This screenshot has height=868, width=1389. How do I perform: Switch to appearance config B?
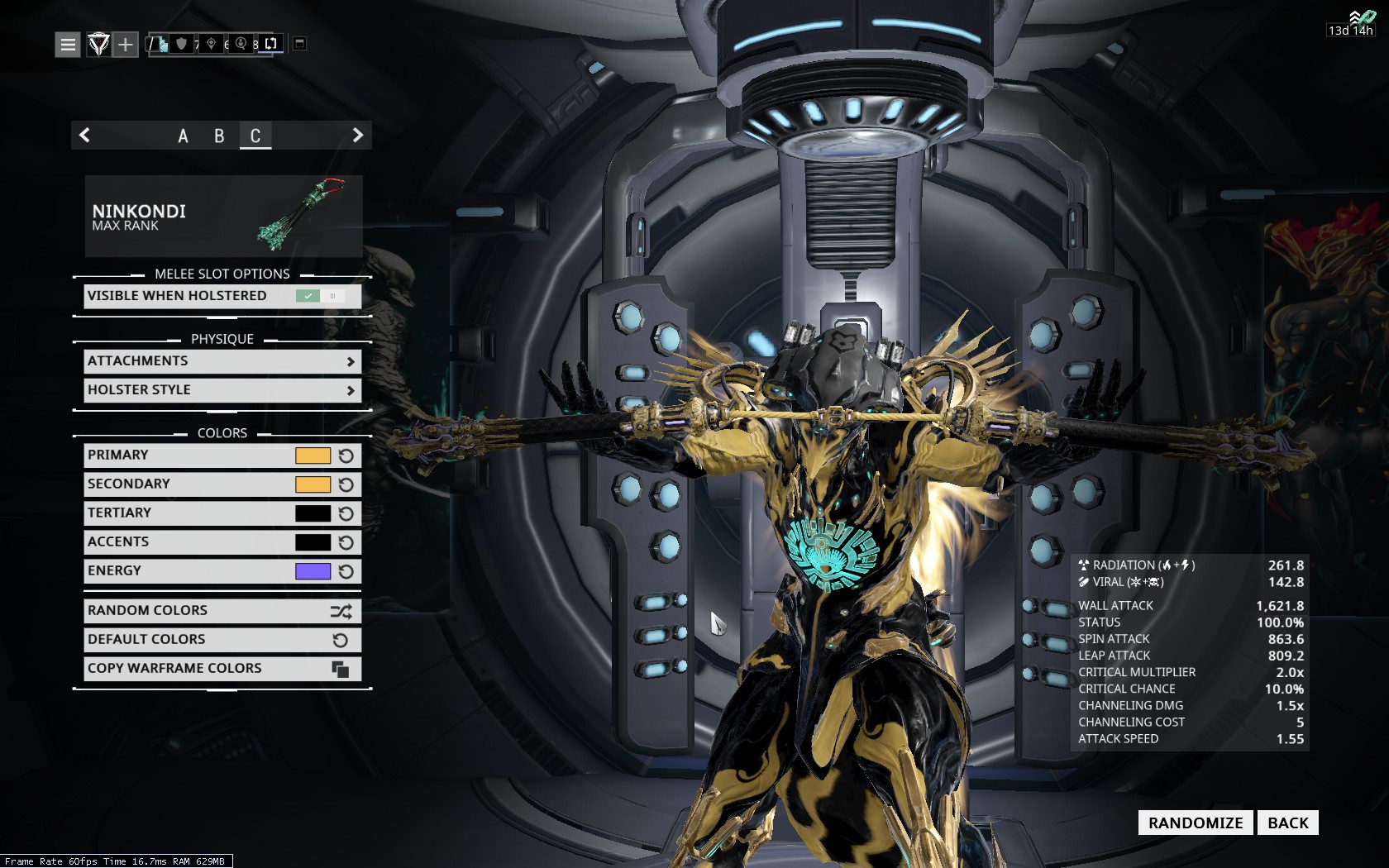219,136
